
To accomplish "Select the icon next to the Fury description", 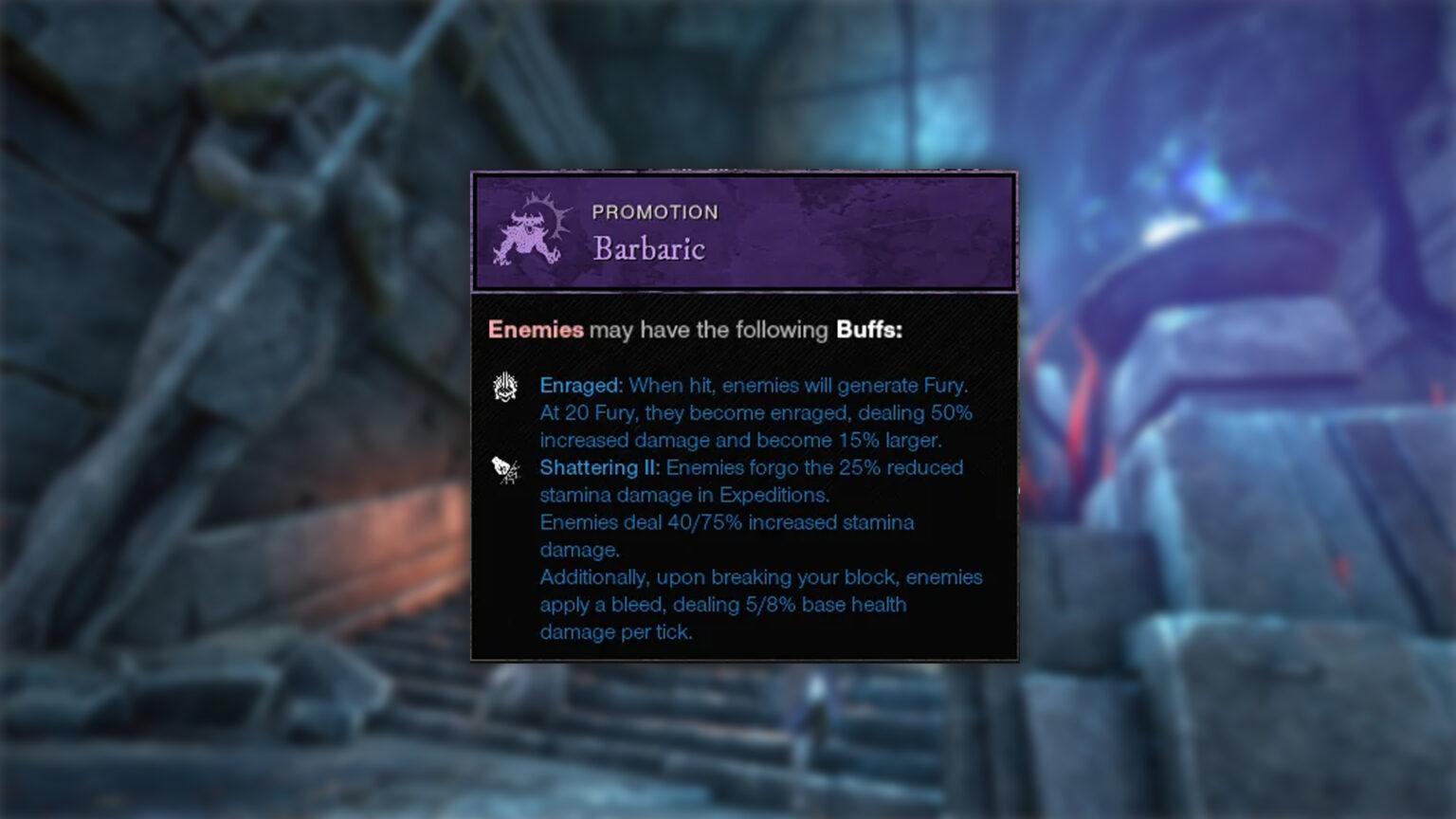I will coord(506,387).
